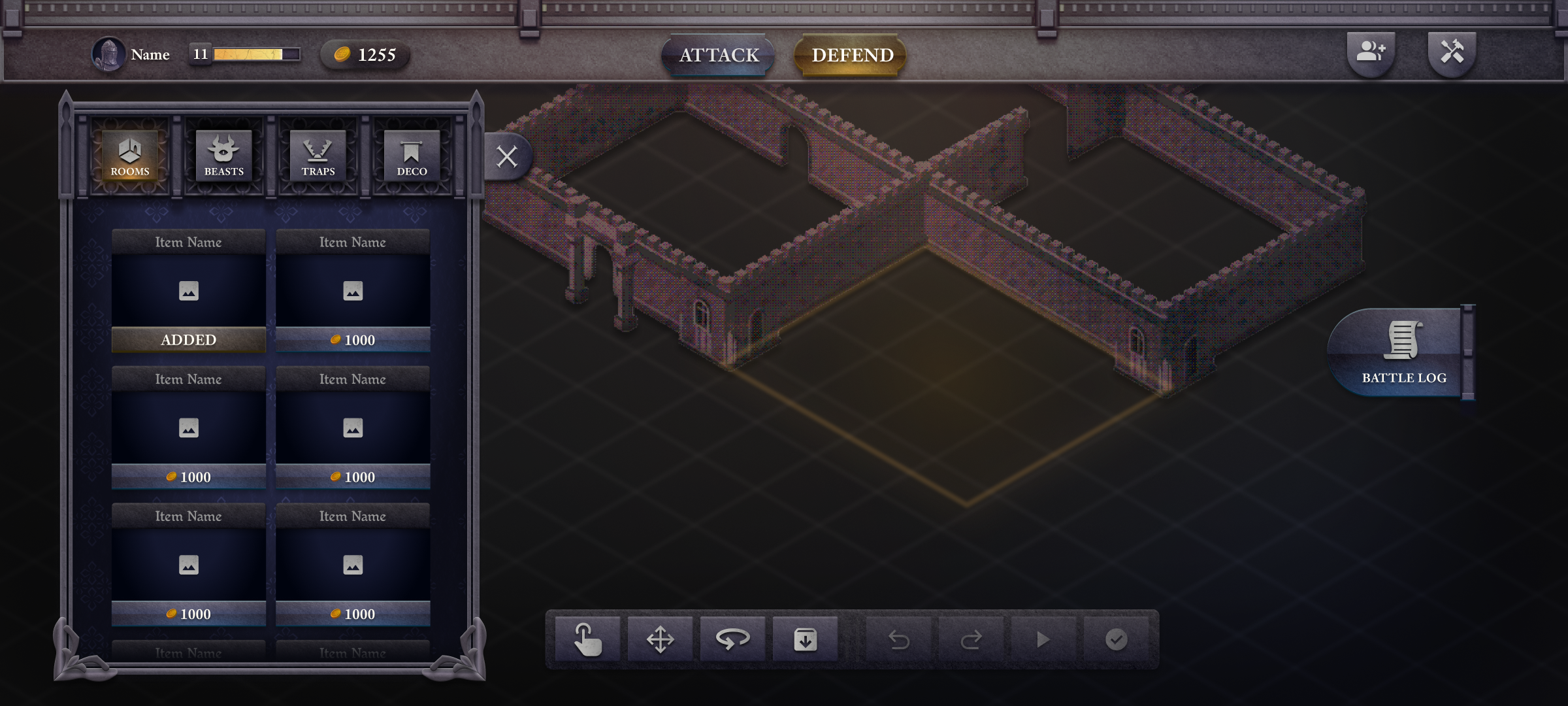Switch to DEFEND mode
The width and height of the screenshot is (1568, 706).
coord(852,55)
